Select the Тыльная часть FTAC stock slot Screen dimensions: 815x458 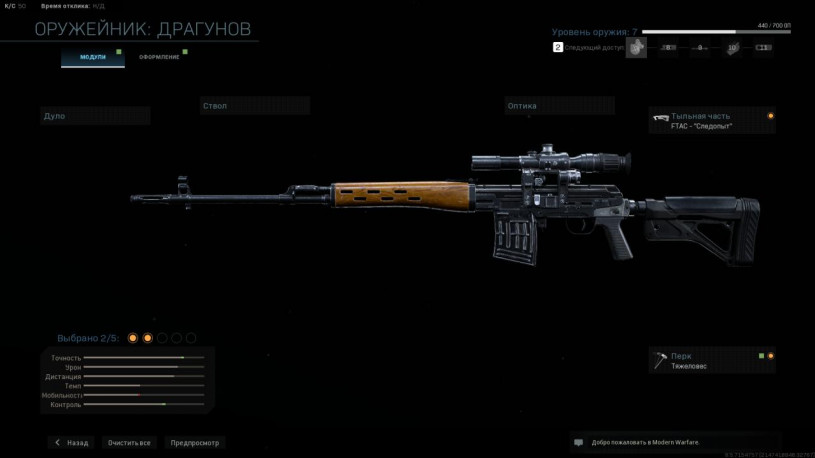[712, 121]
